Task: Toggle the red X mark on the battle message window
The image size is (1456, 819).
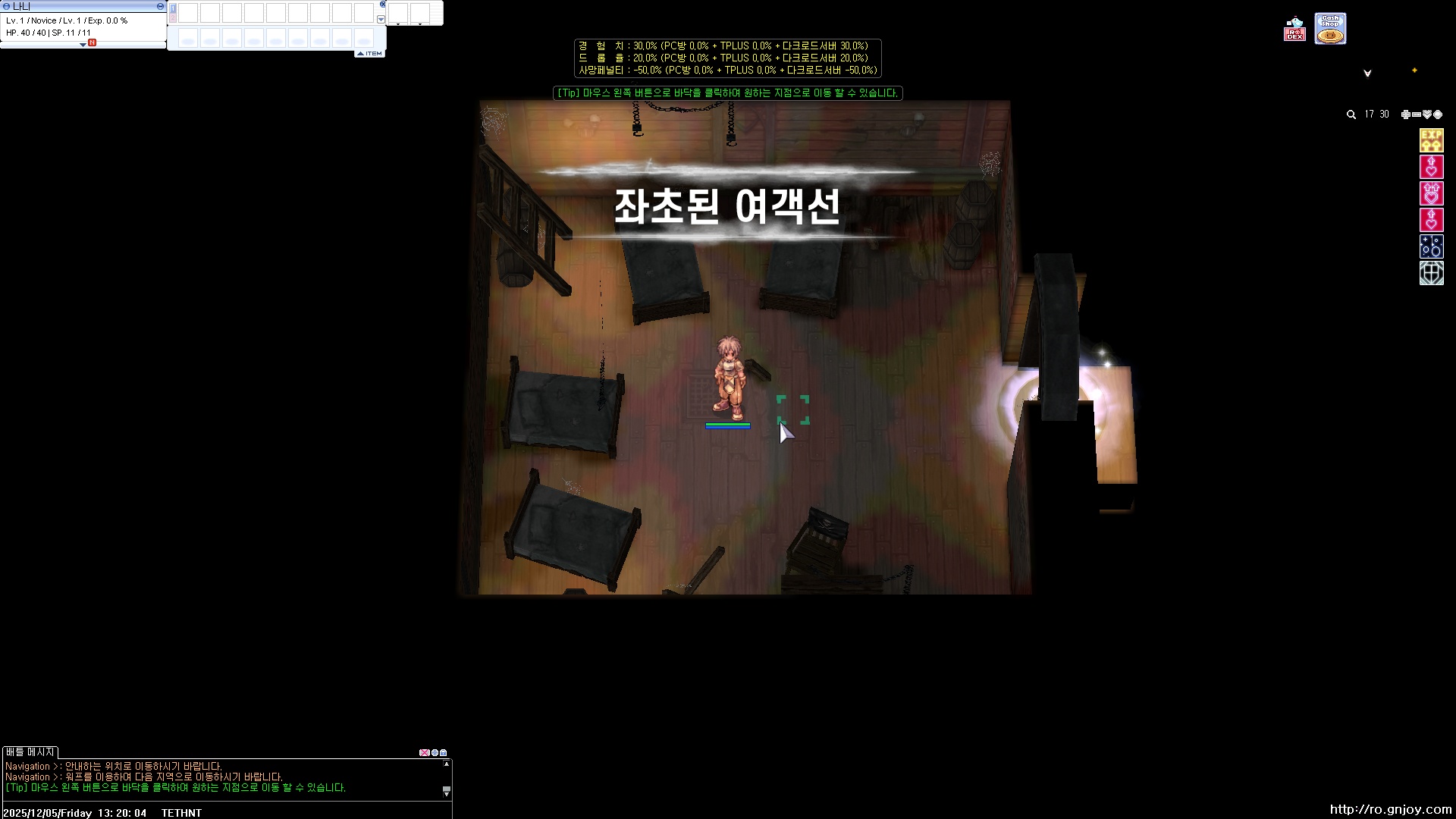Action: coord(425,753)
